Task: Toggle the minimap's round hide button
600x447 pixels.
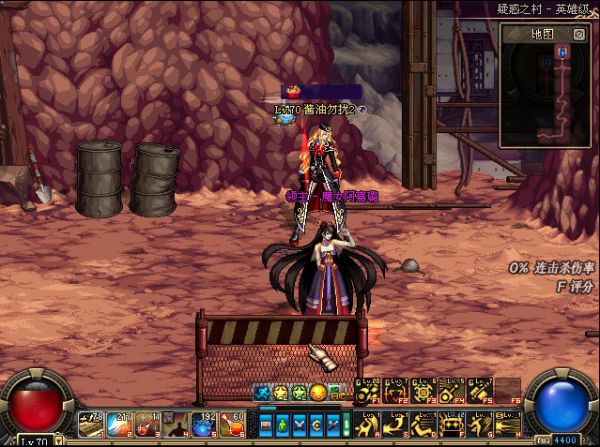Action: (x=579, y=33)
